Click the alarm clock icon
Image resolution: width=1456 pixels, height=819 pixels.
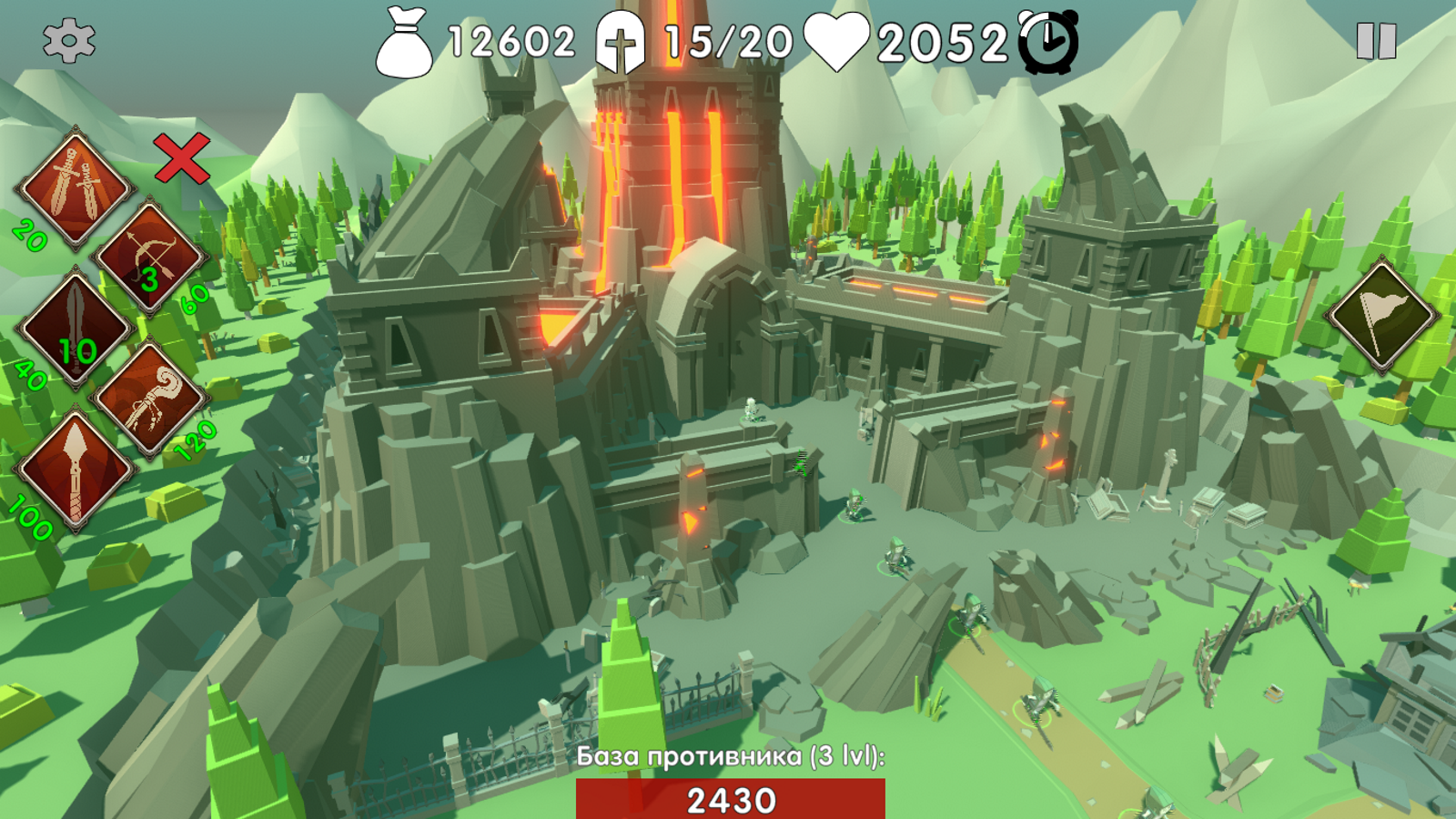pyautogui.click(x=1048, y=42)
